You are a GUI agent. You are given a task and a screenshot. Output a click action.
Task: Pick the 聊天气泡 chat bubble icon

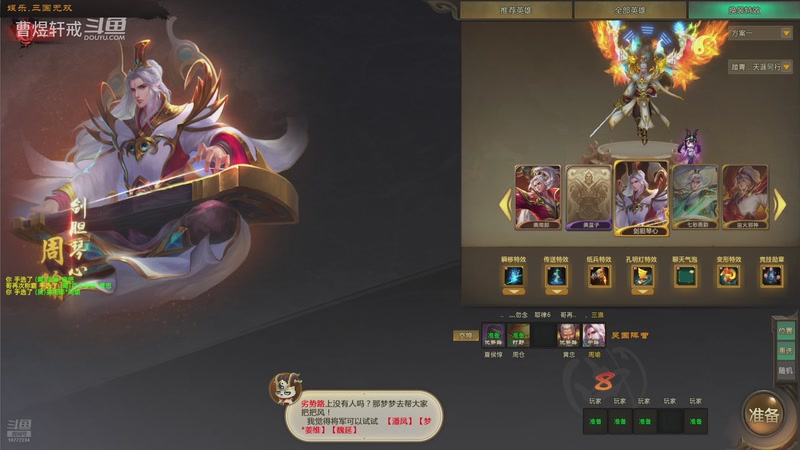686,276
